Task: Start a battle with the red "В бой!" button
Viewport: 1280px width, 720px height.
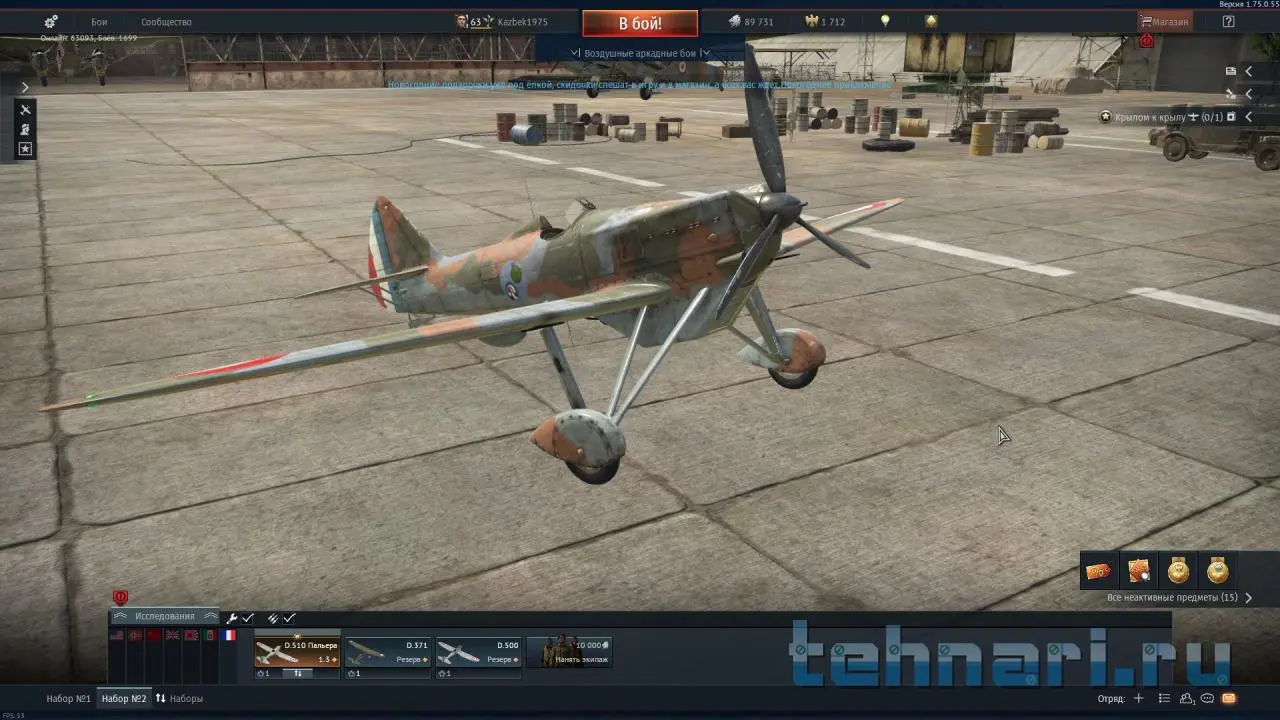Action: pos(640,23)
